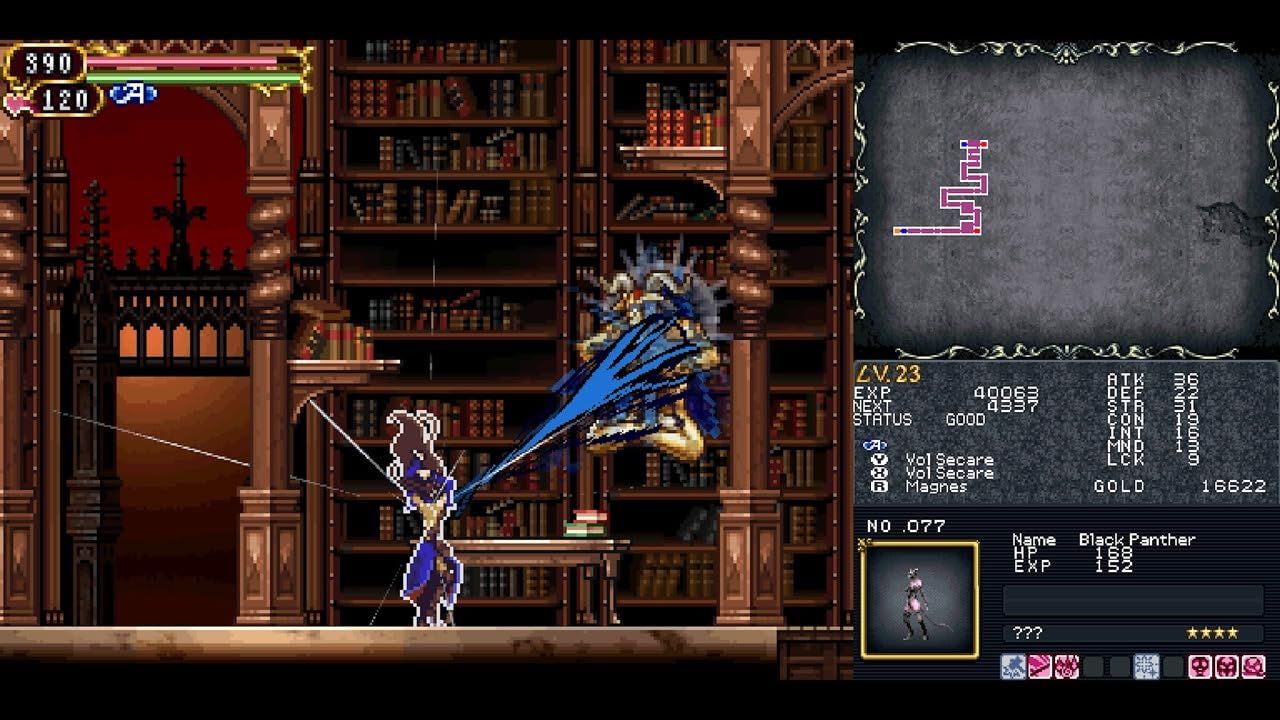The image size is (1280, 720).
Task: Click the rightmost curse weakness icon
Action: coord(1253,665)
